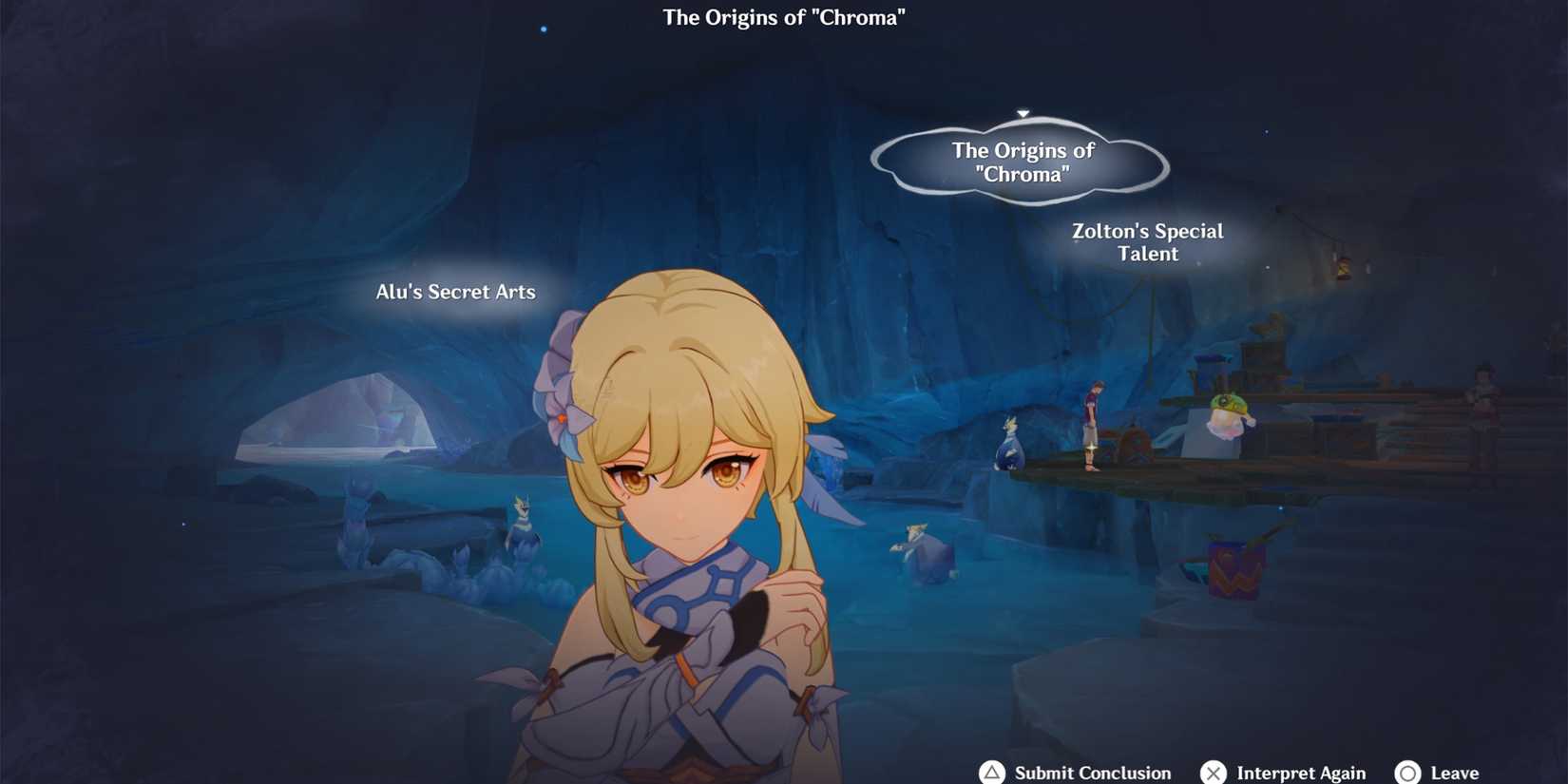This screenshot has width=1568, height=784.
Task: Click the Circle icon next to Leave
Action: point(1409,773)
